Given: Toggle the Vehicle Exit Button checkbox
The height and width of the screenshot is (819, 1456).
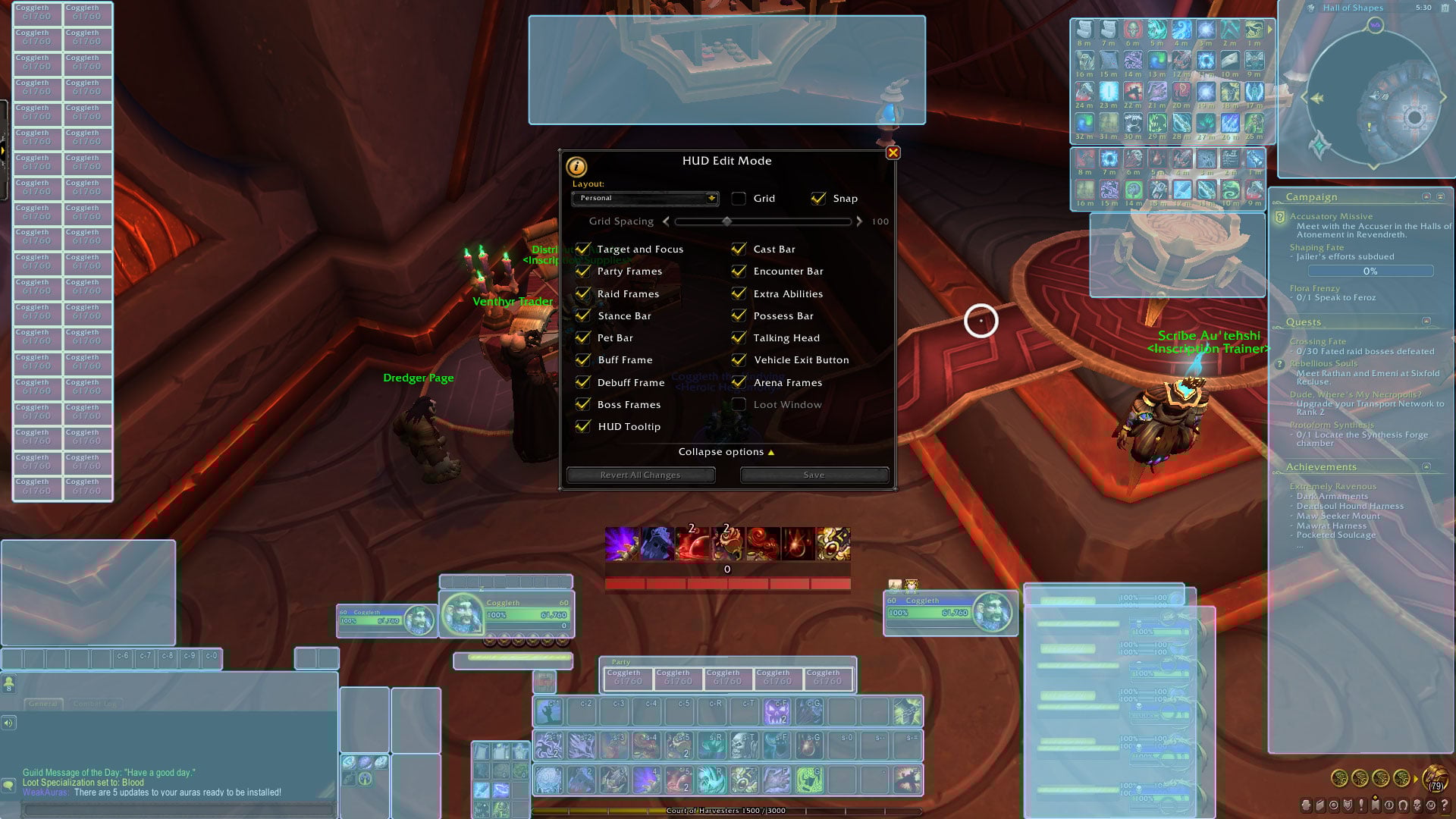Looking at the screenshot, I should (739, 360).
